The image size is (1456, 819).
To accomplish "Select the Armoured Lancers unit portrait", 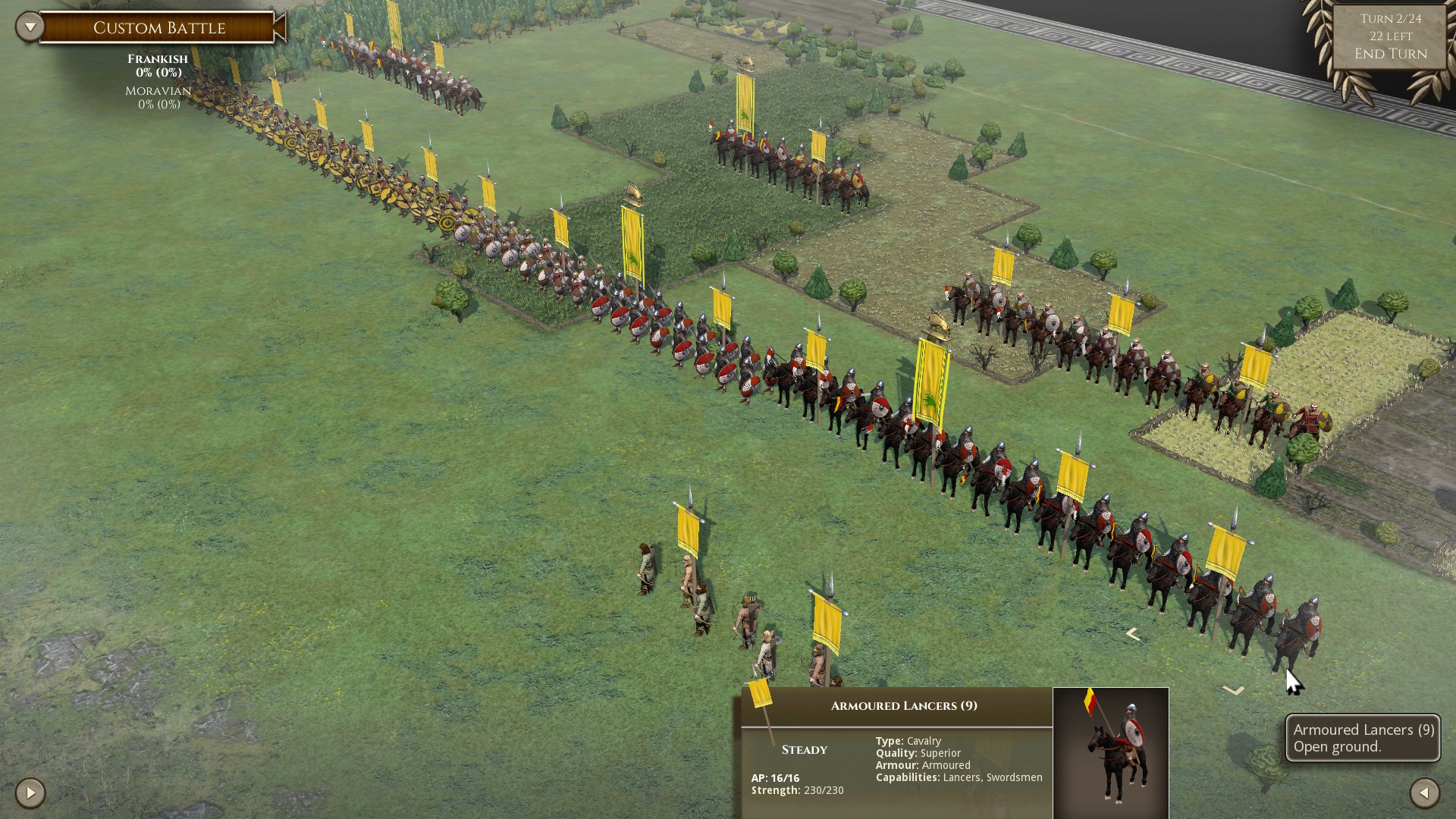I will (x=1110, y=752).
